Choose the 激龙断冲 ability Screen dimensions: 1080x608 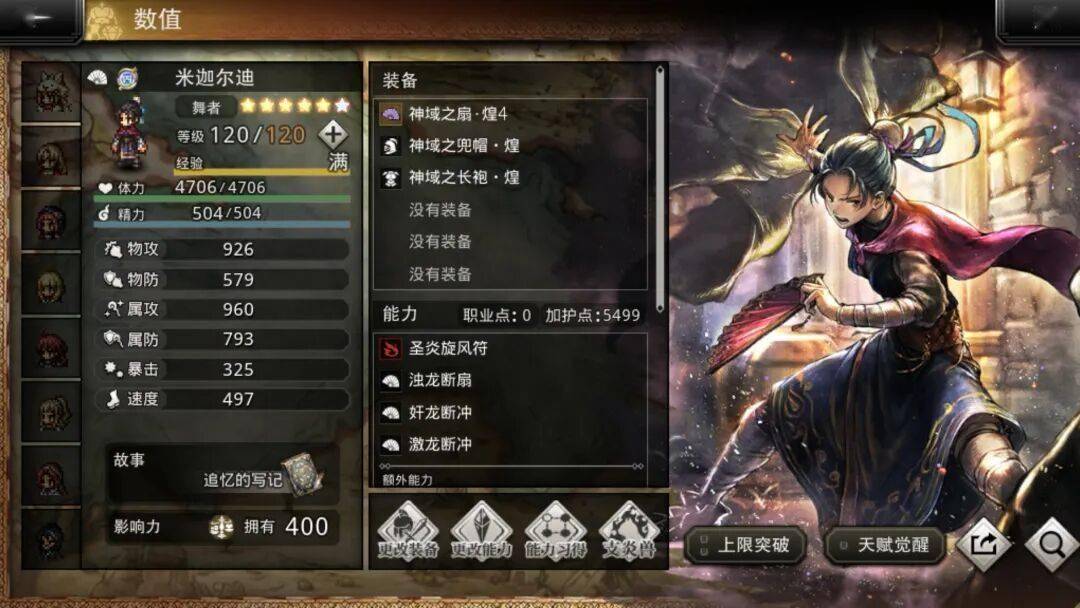[510, 444]
